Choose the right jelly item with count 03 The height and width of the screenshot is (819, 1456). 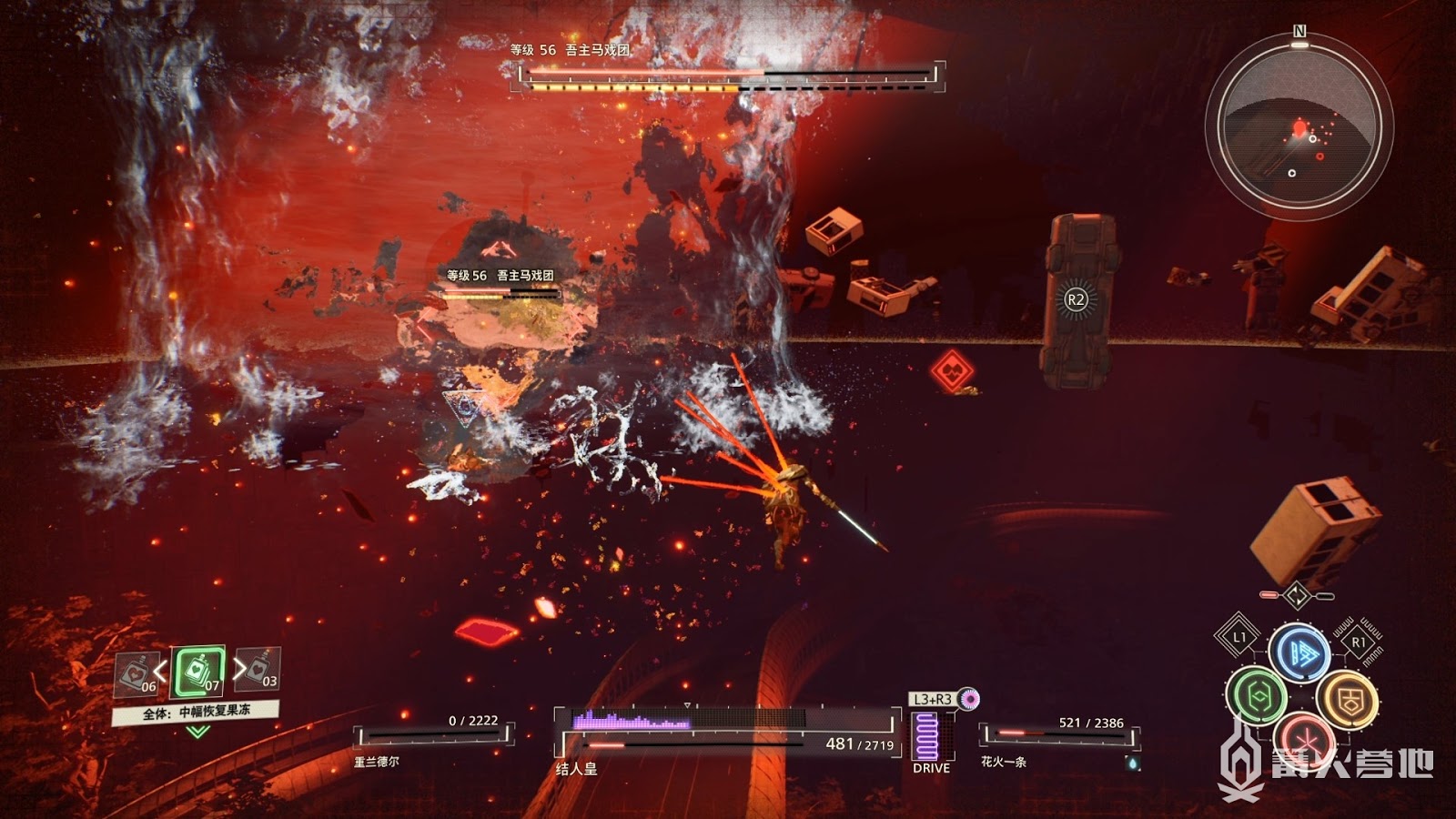[259, 669]
